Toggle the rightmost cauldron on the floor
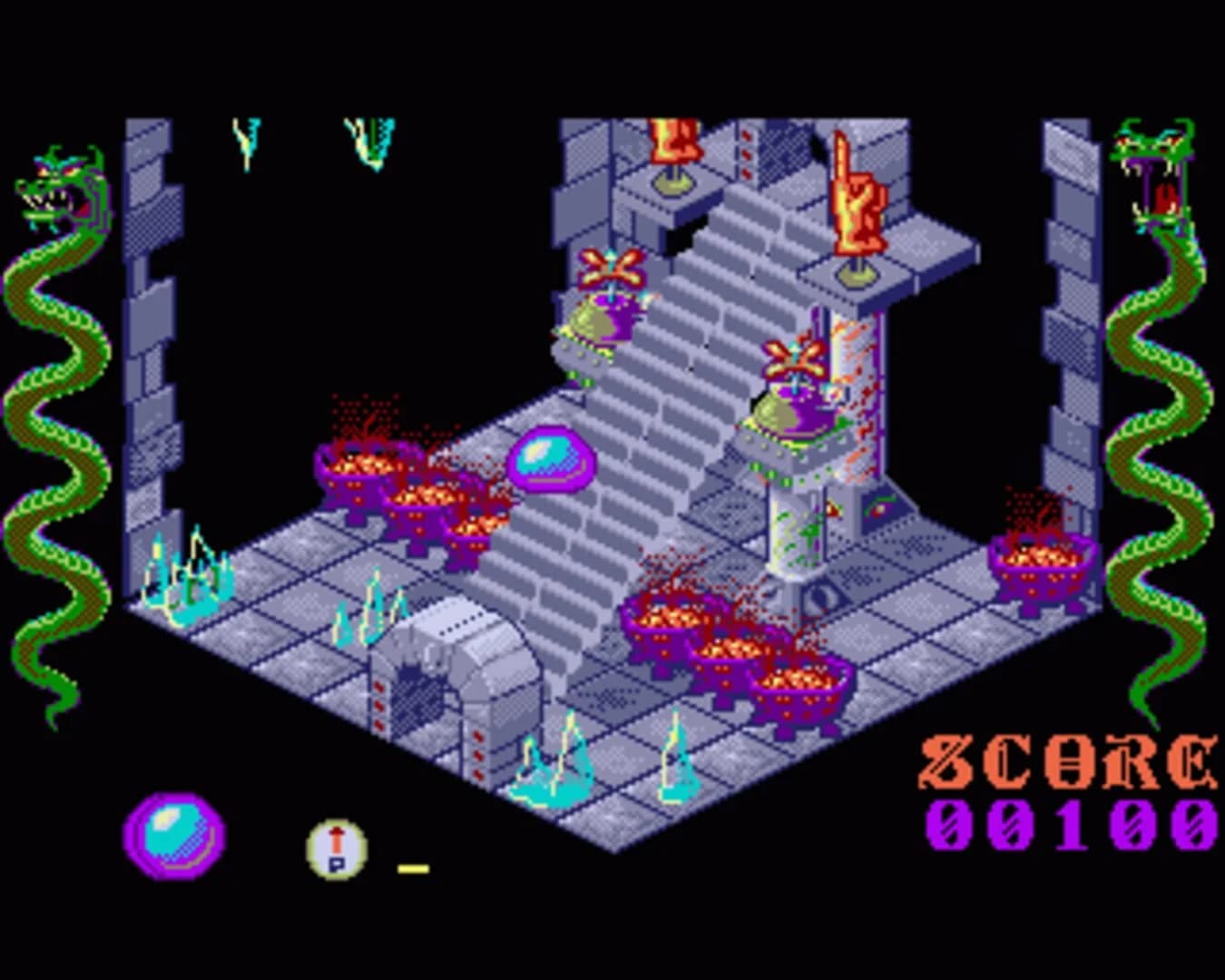Viewport: 1225px width, 980px height. point(1040,558)
